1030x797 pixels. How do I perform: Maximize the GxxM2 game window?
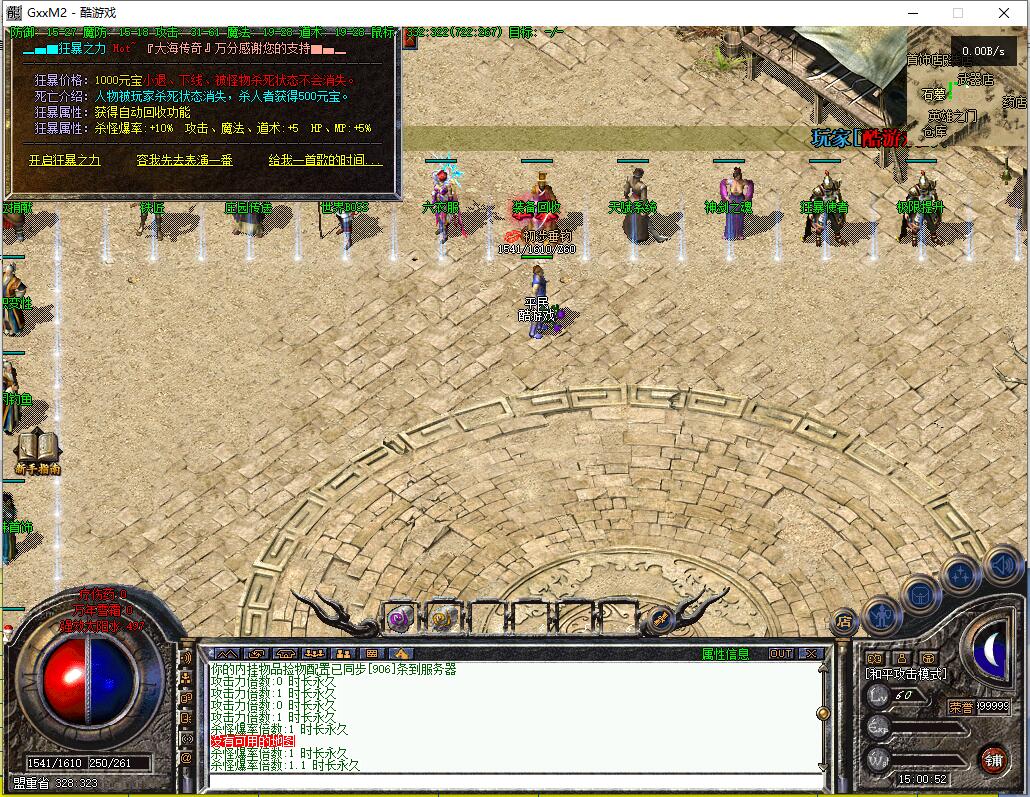pyautogui.click(x=957, y=13)
